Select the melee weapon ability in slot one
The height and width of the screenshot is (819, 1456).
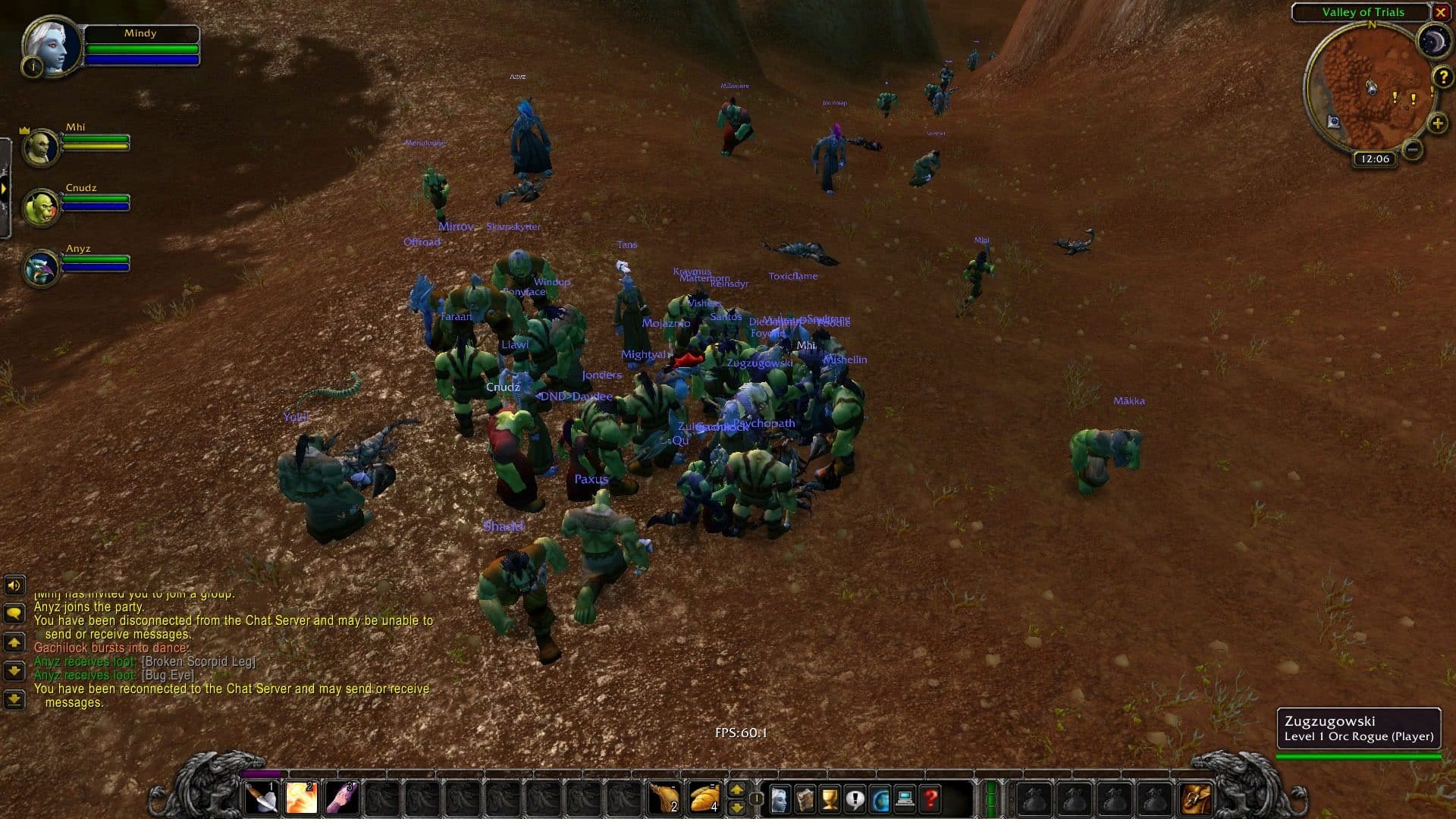262,796
